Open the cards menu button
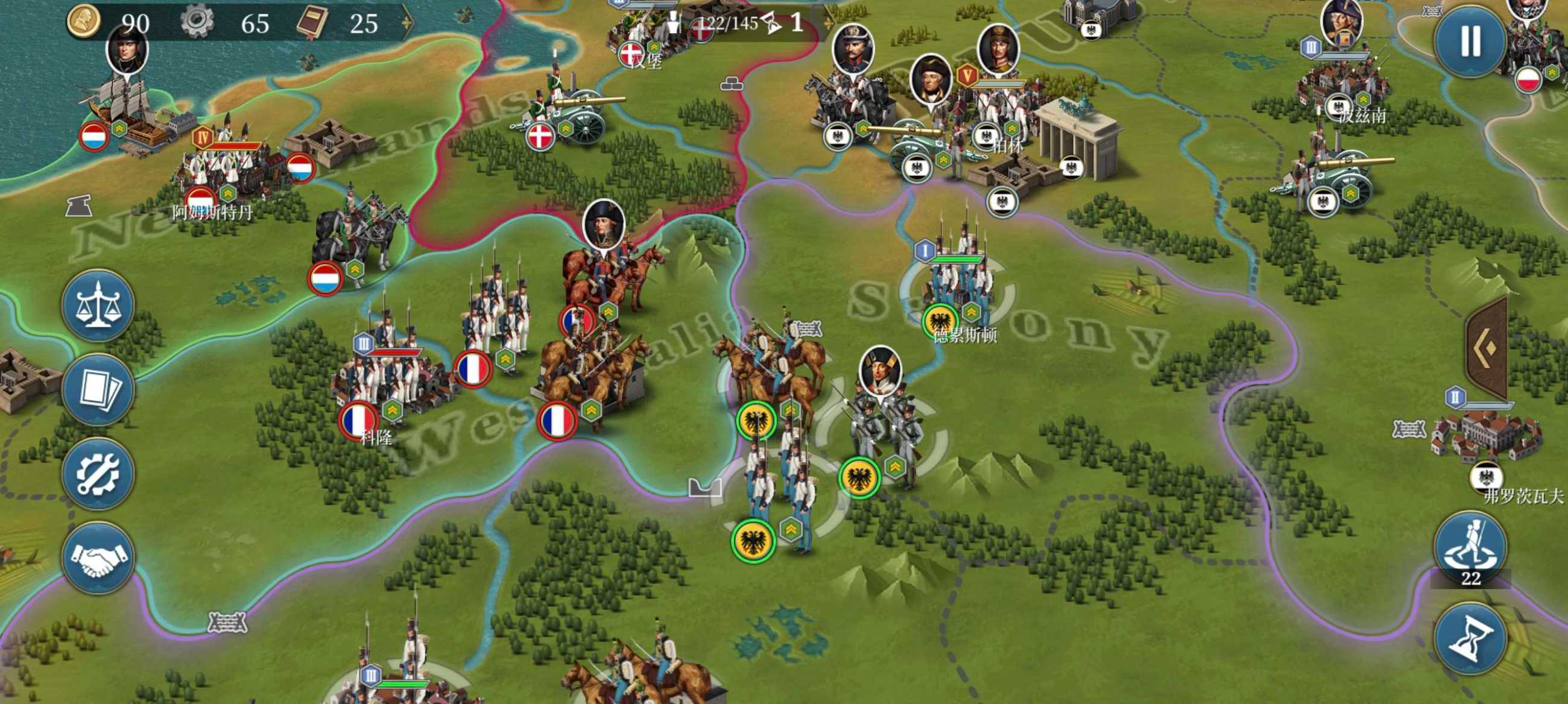The image size is (1568, 704). click(97, 389)
